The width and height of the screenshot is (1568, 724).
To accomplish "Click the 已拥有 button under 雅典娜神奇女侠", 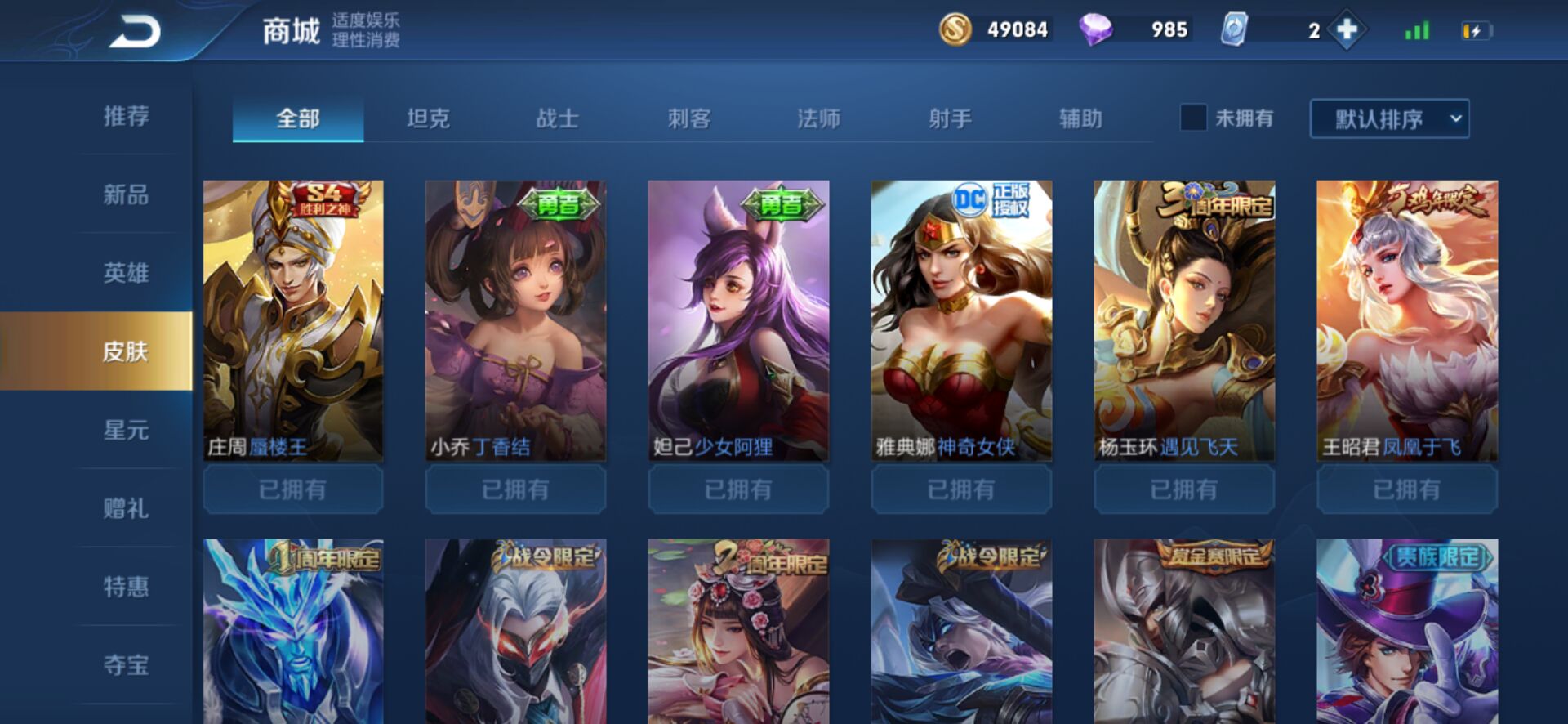I will pos(960,489).
